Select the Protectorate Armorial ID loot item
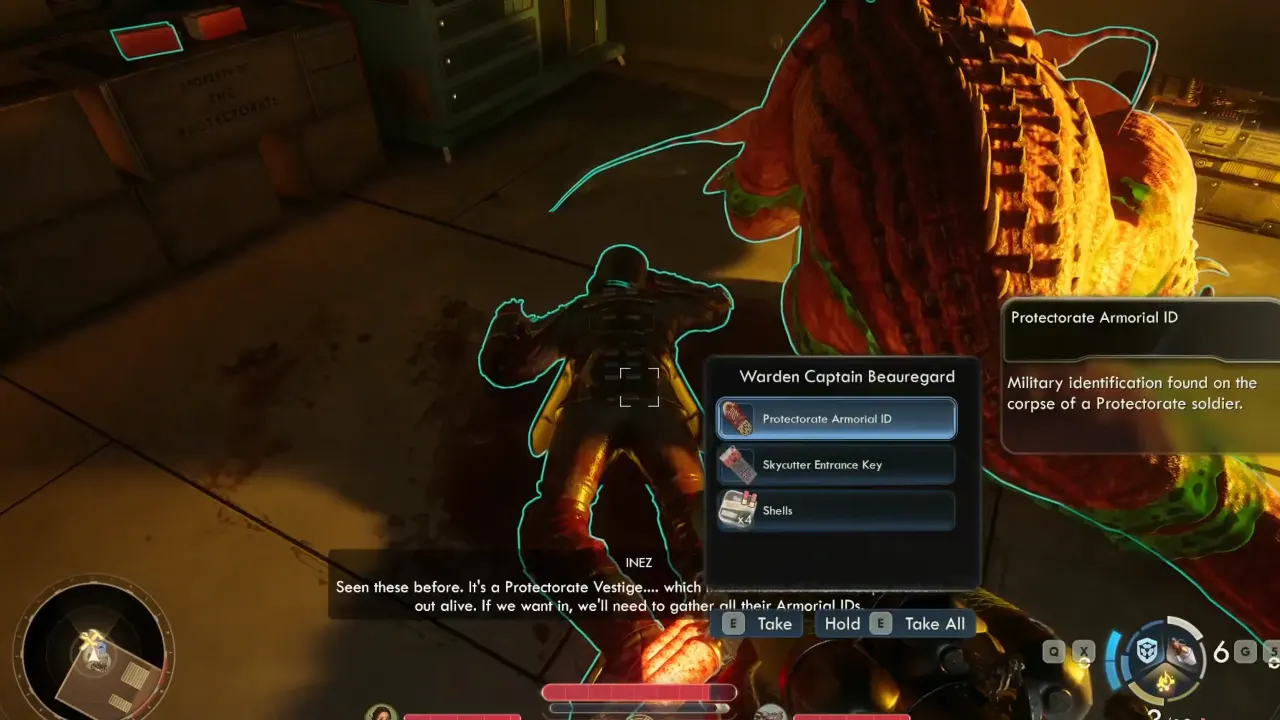This screenshot has width=1280, height=720. pos(836,419)
